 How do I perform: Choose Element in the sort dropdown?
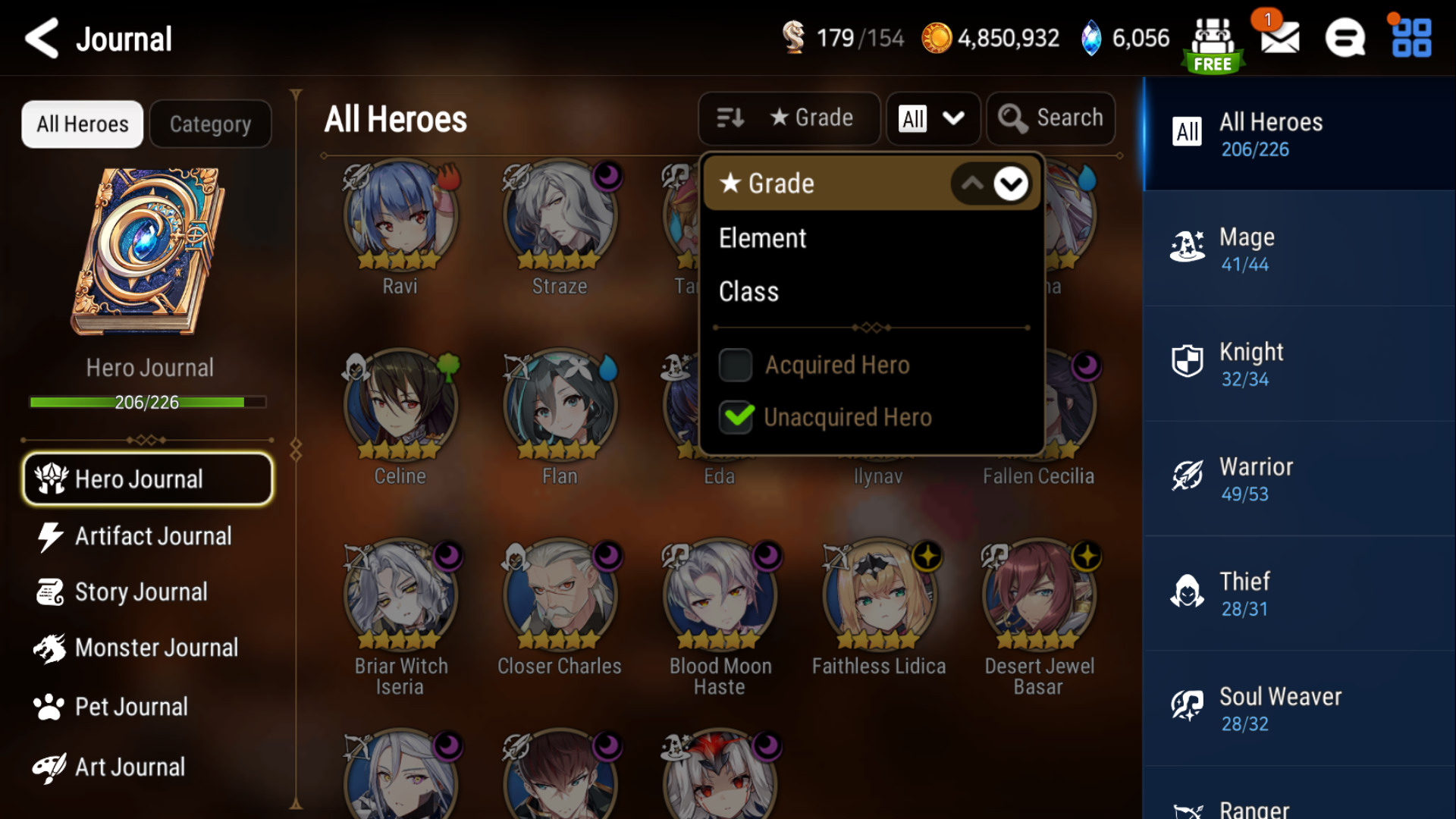[x=763, y=238]
